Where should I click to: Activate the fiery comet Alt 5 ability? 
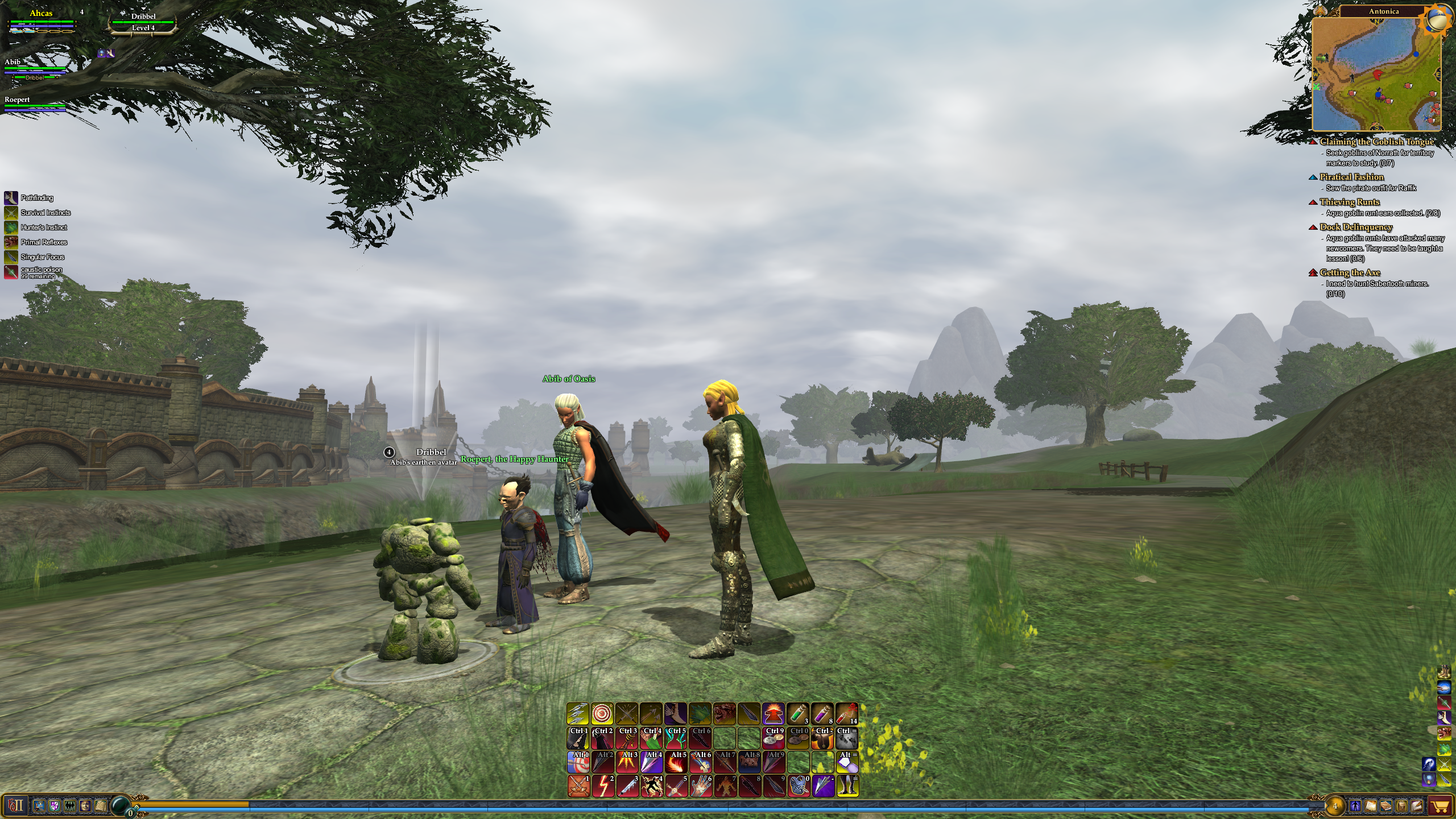pos(676,762)
